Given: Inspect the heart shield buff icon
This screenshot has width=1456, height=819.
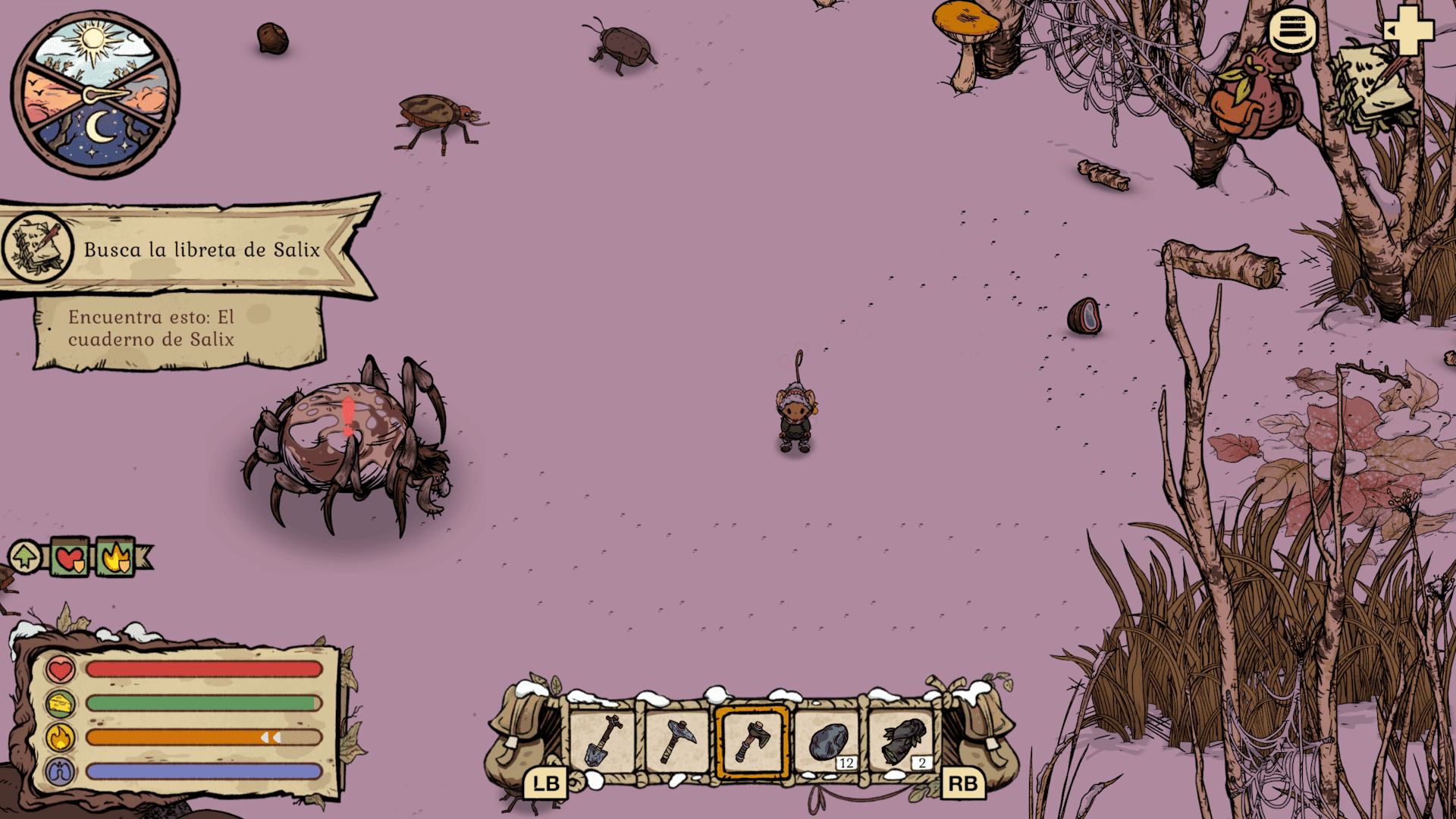Looking at the screenshot, I should [71, 559].
